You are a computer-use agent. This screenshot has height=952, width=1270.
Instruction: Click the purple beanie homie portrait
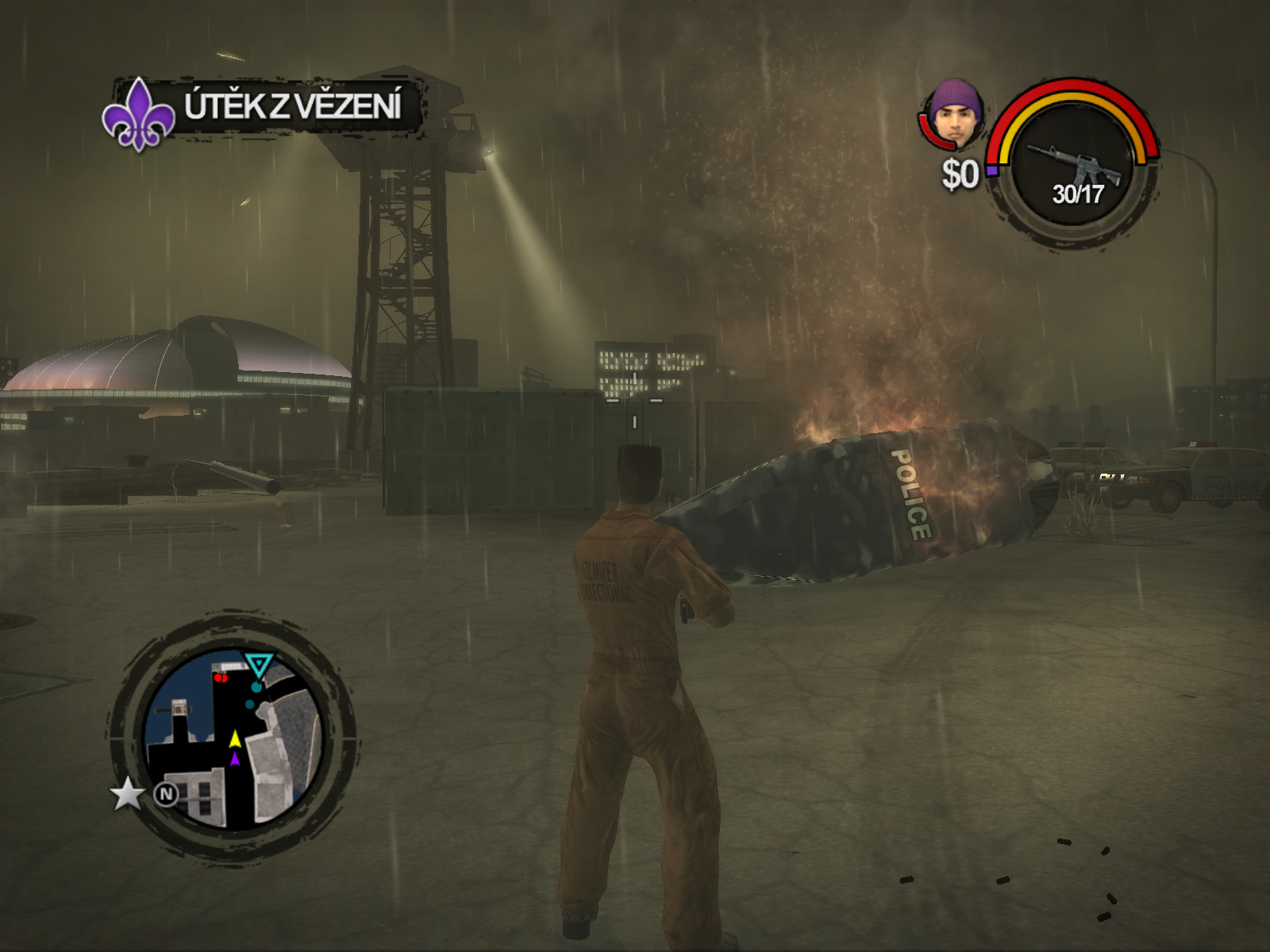(x=956, y=113)
